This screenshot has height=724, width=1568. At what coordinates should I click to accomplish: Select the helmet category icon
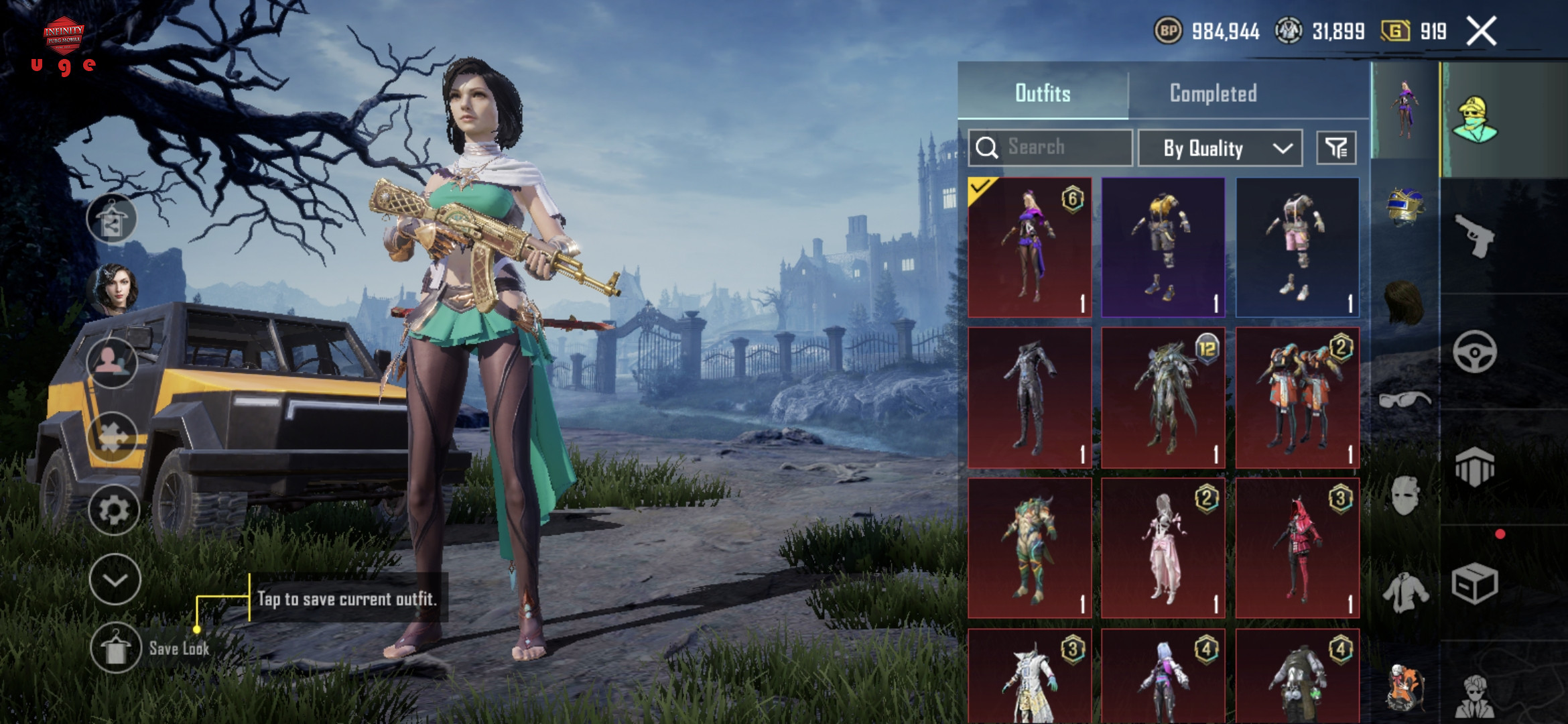coord(1405,206)
